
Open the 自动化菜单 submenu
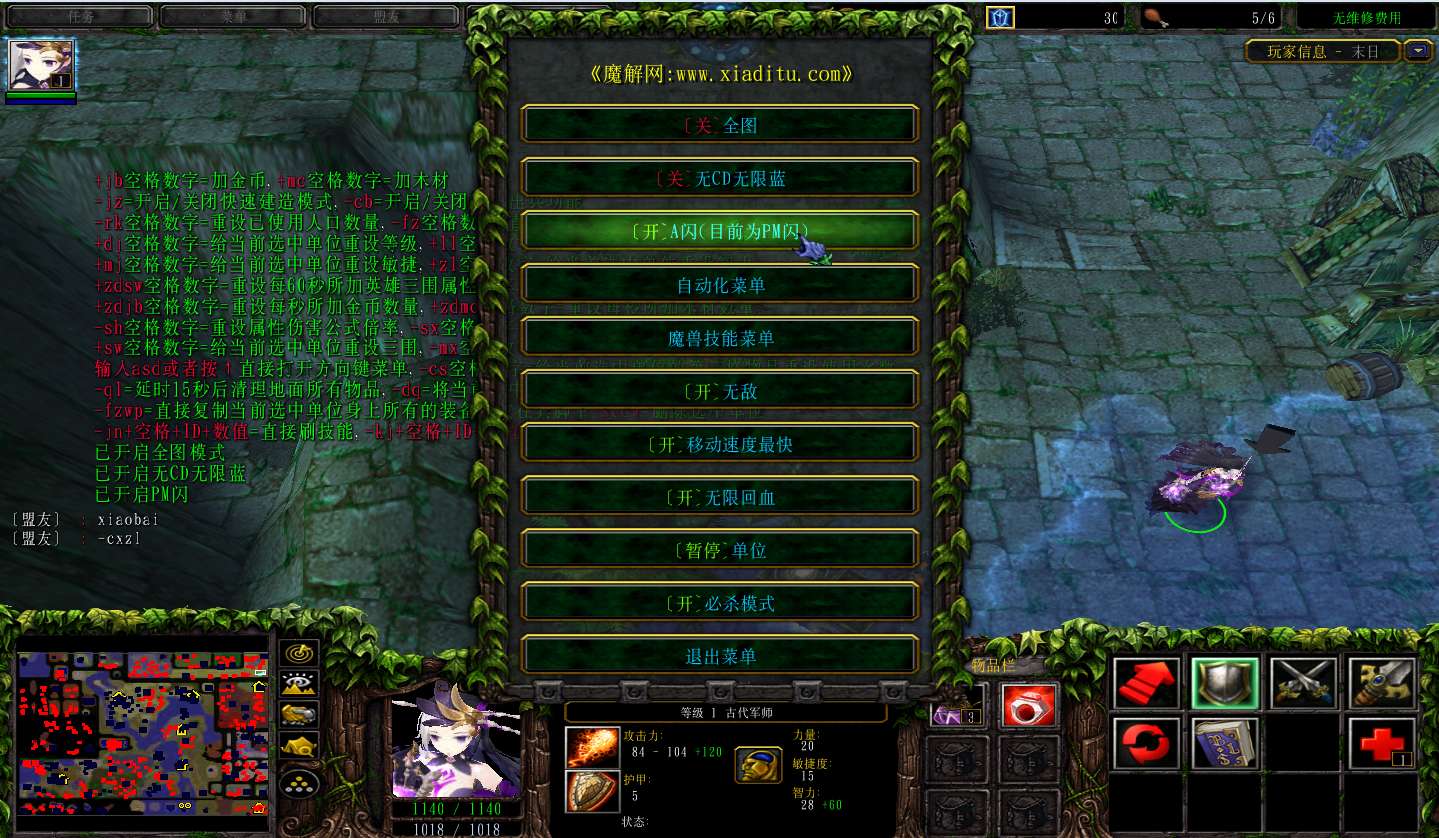point(720,284)
